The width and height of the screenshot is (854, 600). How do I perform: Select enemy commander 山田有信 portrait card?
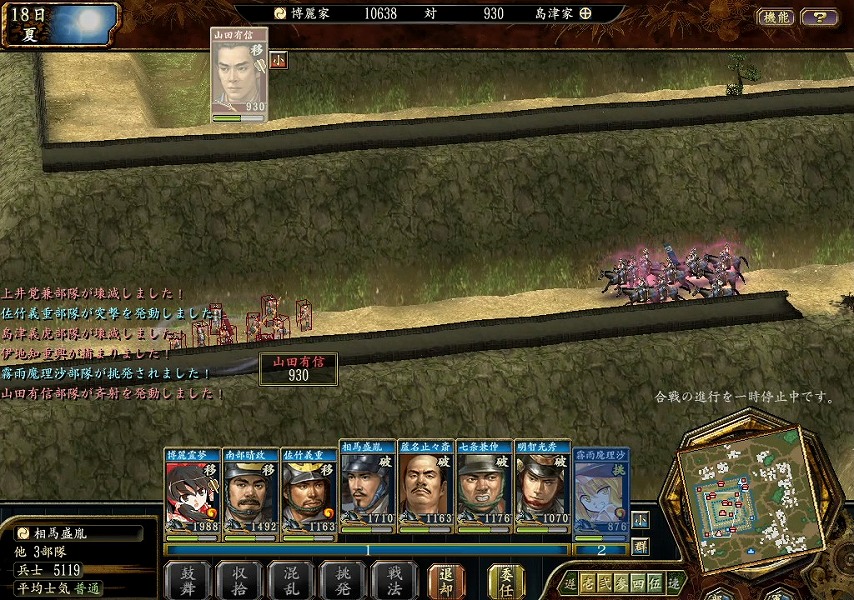pos(239,73)
